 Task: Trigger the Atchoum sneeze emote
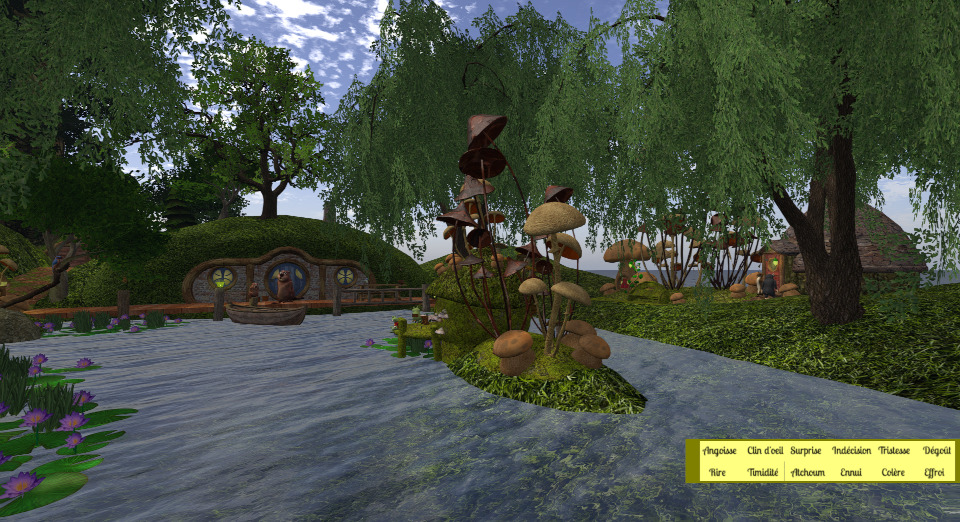click(807, 472)
